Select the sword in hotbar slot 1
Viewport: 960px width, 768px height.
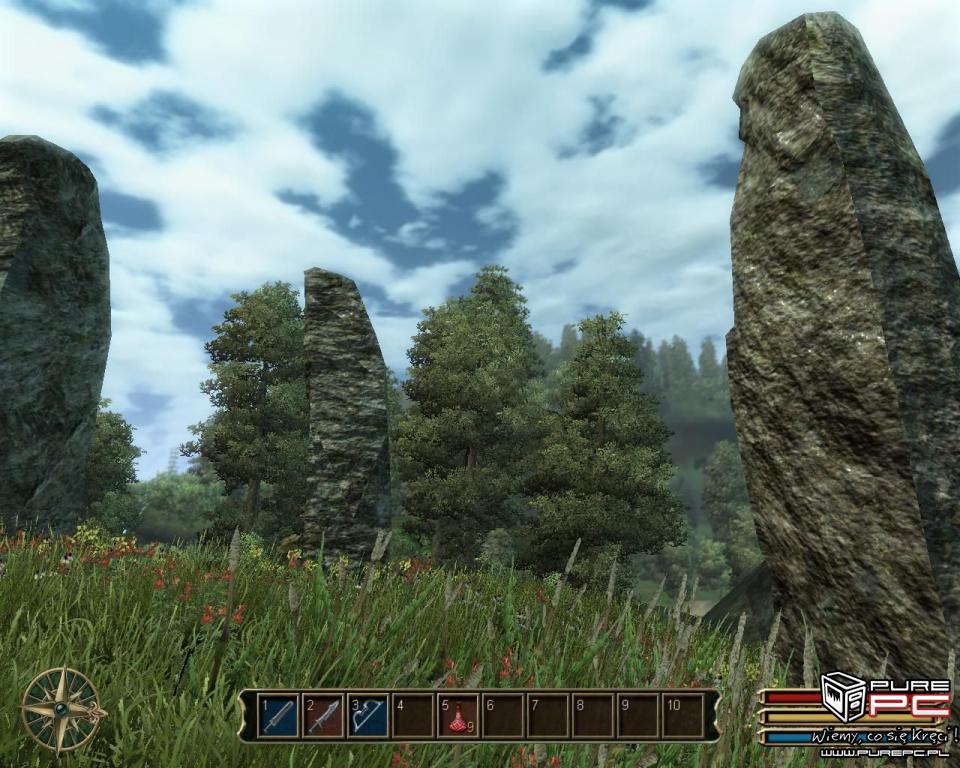(x=278, y=716)
